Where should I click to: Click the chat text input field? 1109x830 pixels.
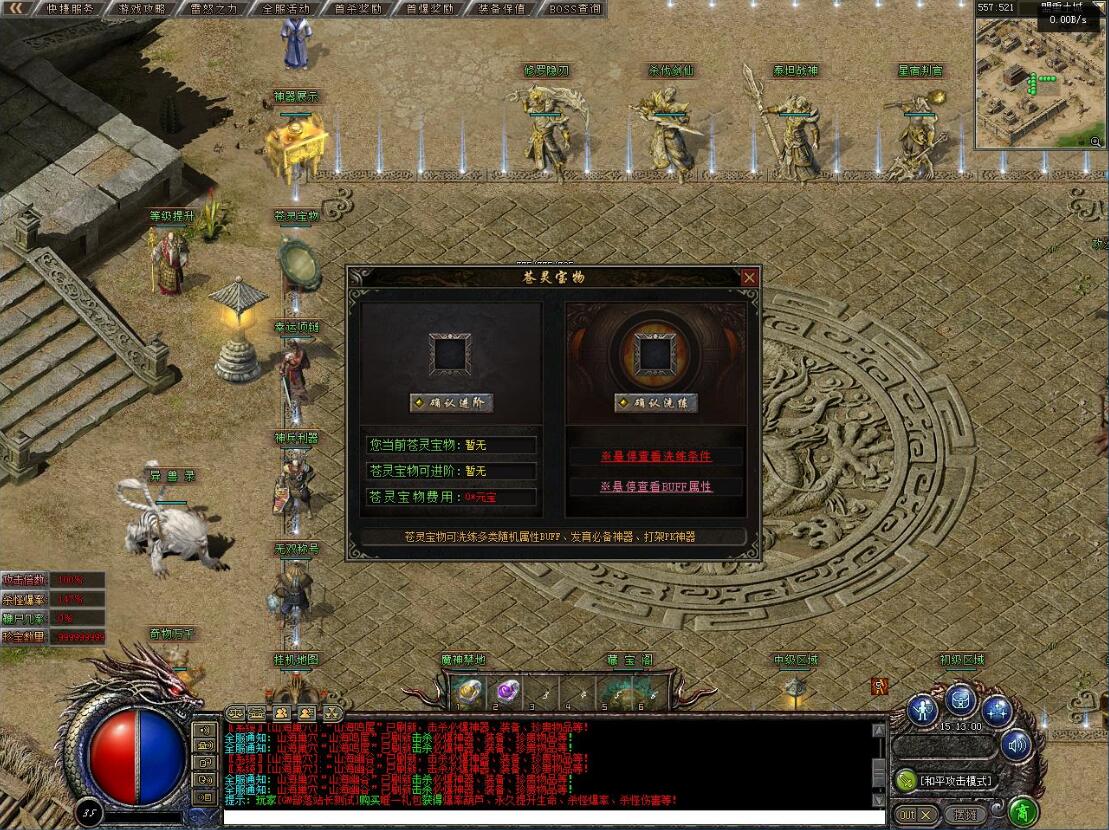550,817
